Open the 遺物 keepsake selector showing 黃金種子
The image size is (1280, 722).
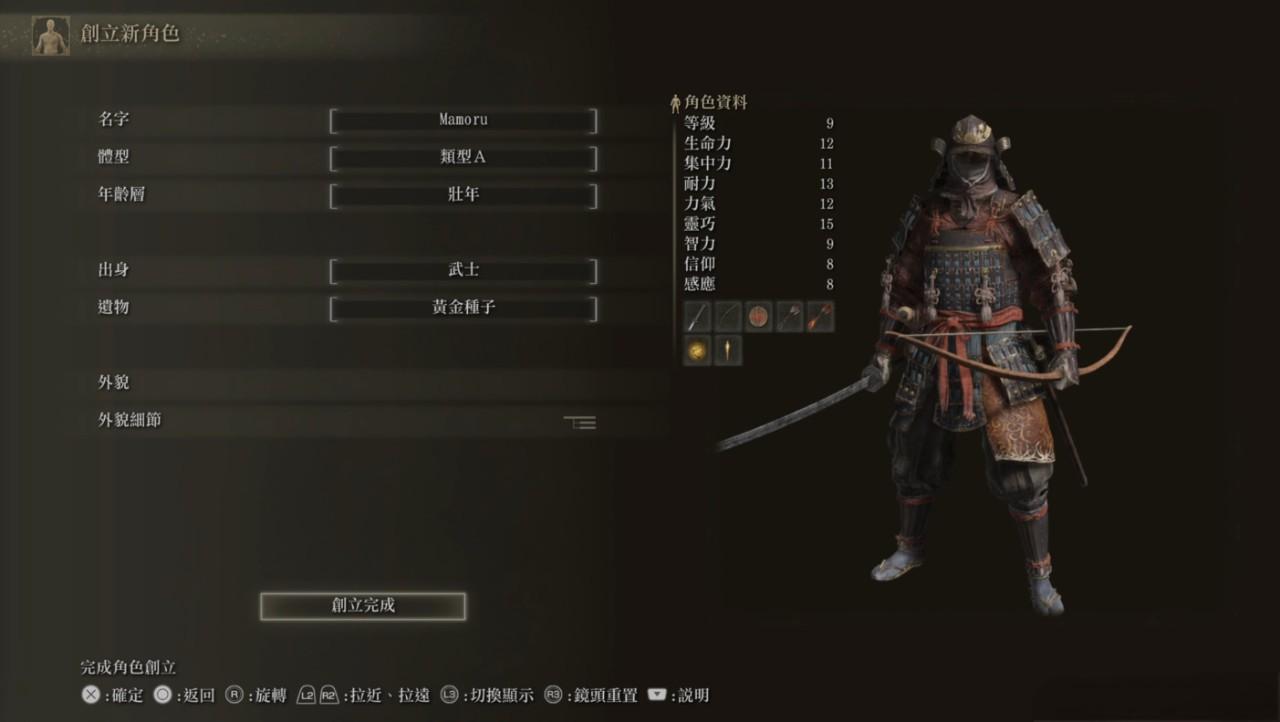click(x=462, y=308)
